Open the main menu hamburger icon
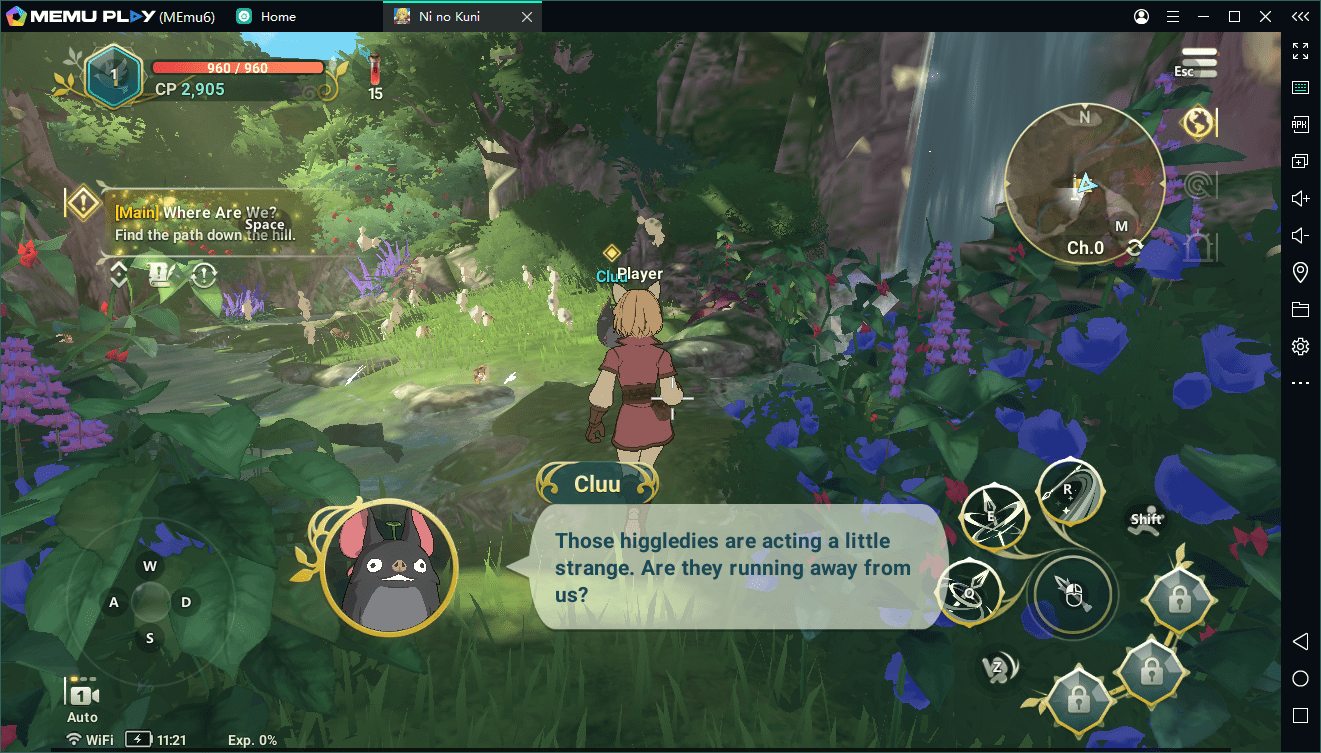 (x=1199, y=62)
